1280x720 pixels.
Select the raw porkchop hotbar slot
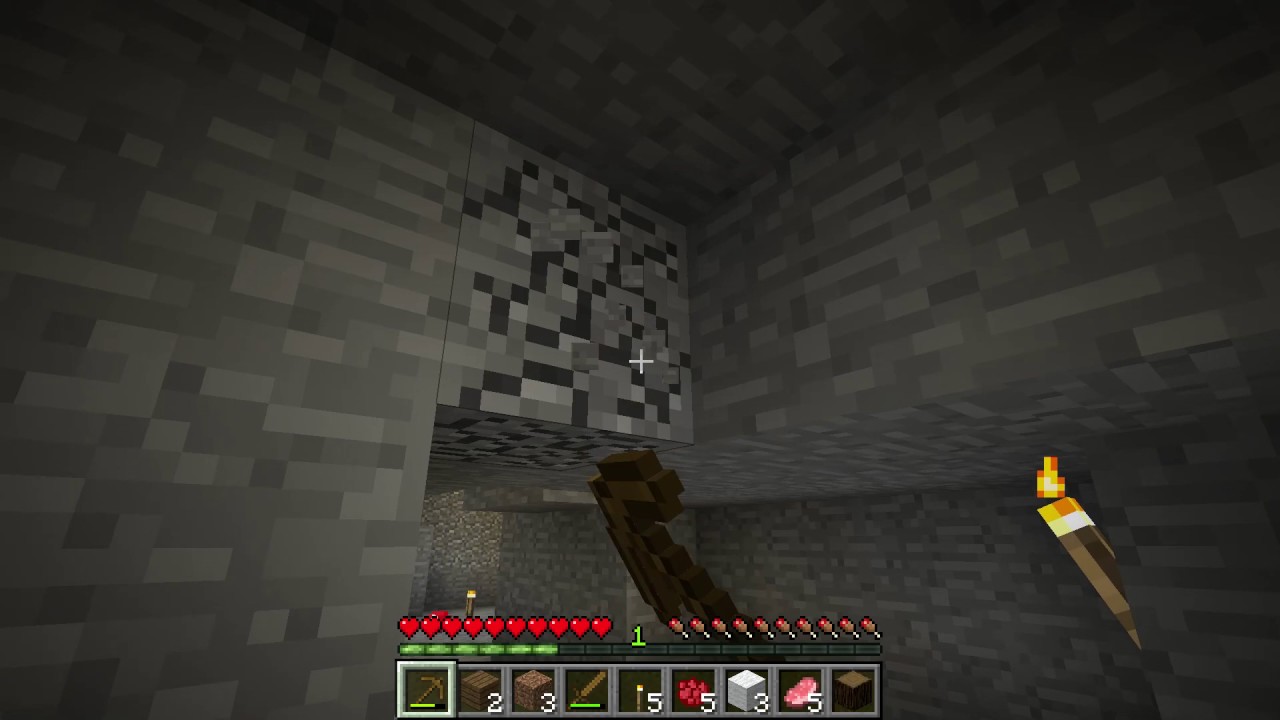pyautogui.click(x=802, y=688)
